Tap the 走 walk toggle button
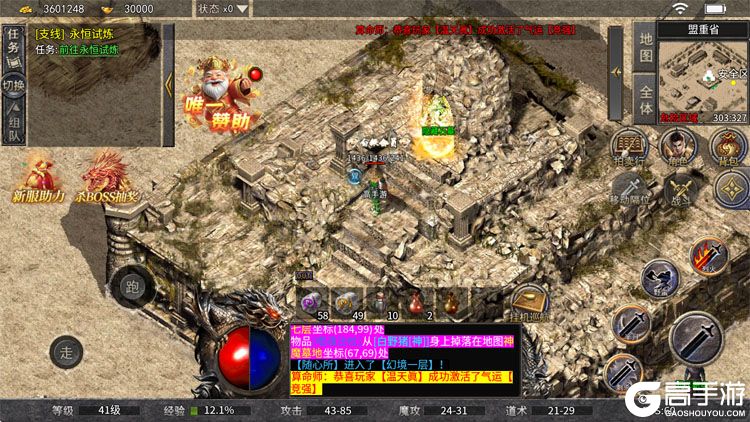Screen dimensions: 750x422 (x=67, y=351)
